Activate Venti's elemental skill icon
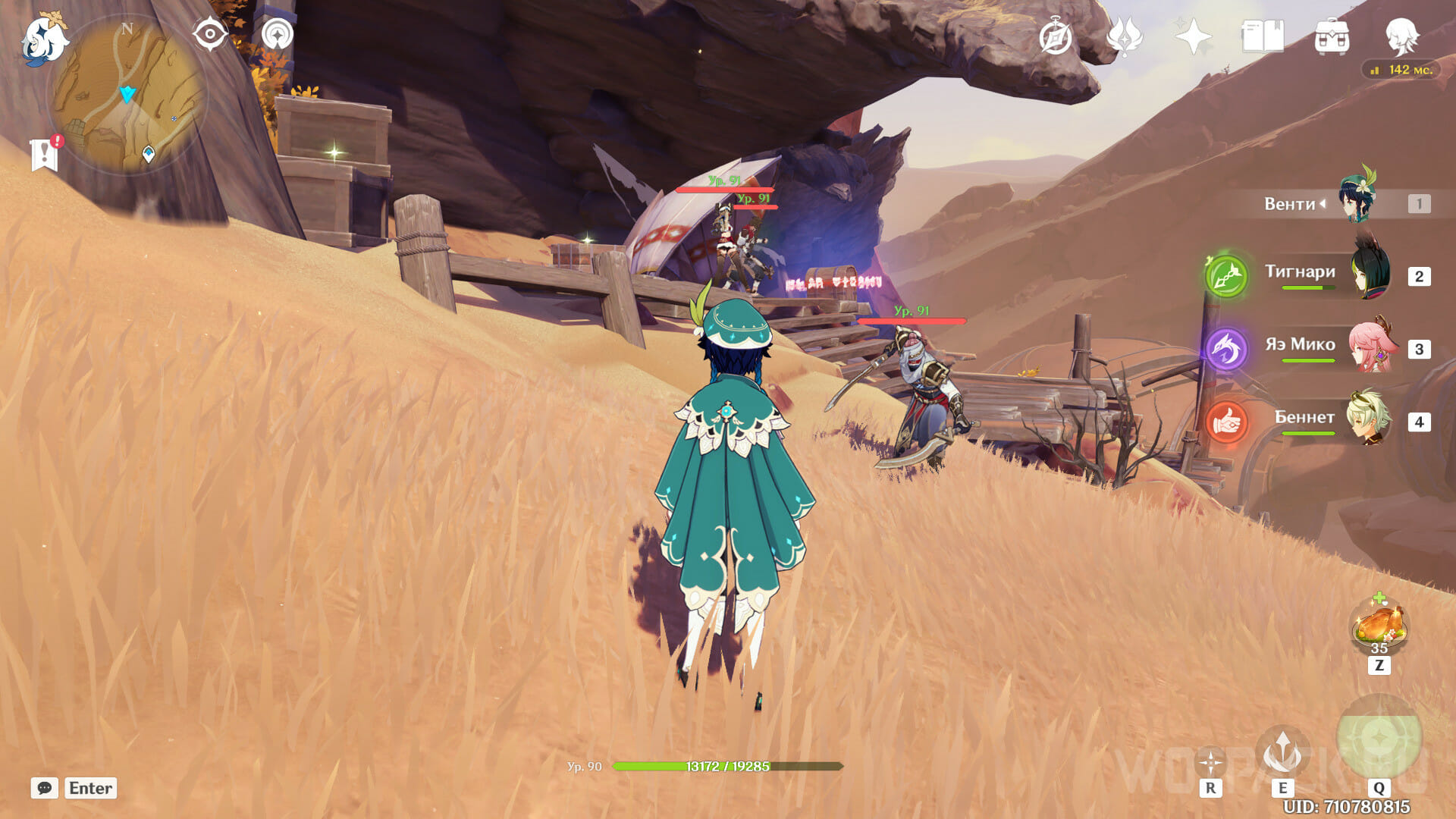 point(1282,752)
